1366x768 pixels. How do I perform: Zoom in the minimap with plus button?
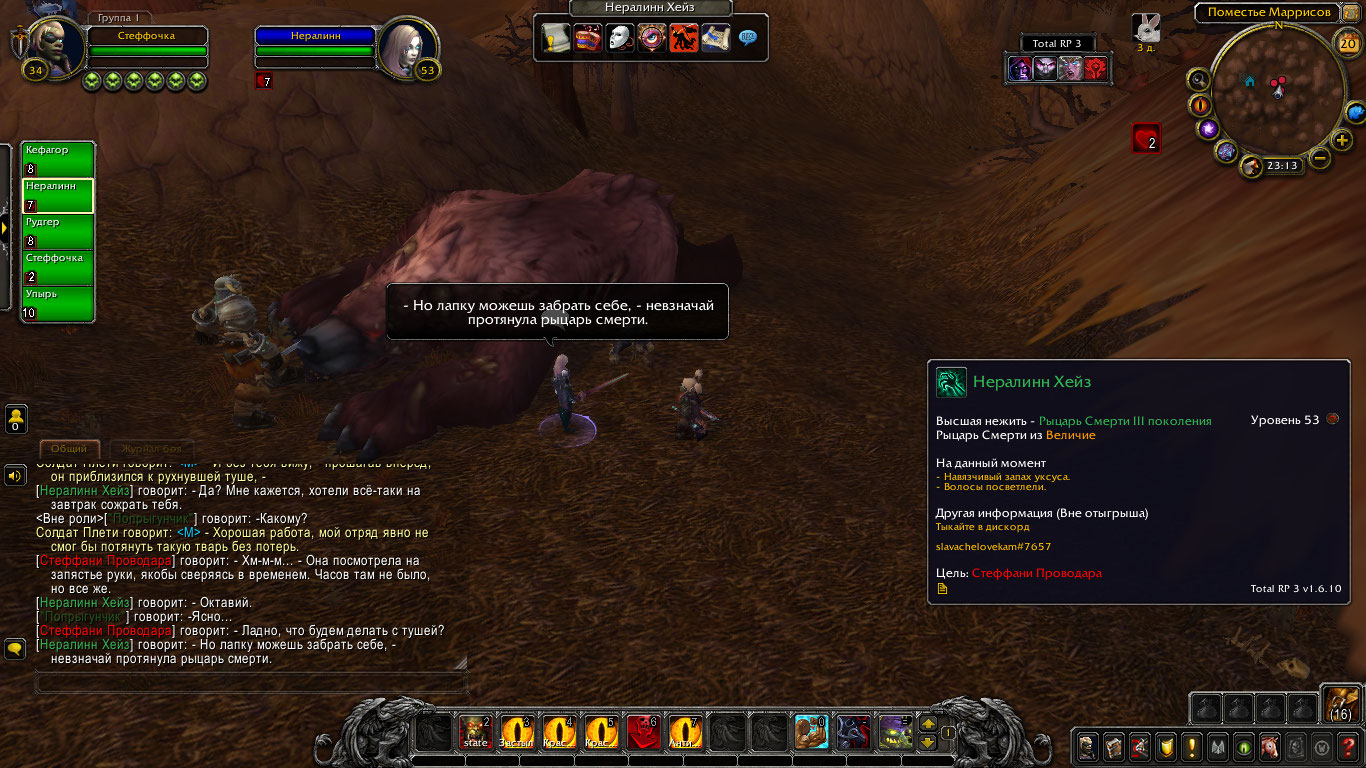point(1343,139)
